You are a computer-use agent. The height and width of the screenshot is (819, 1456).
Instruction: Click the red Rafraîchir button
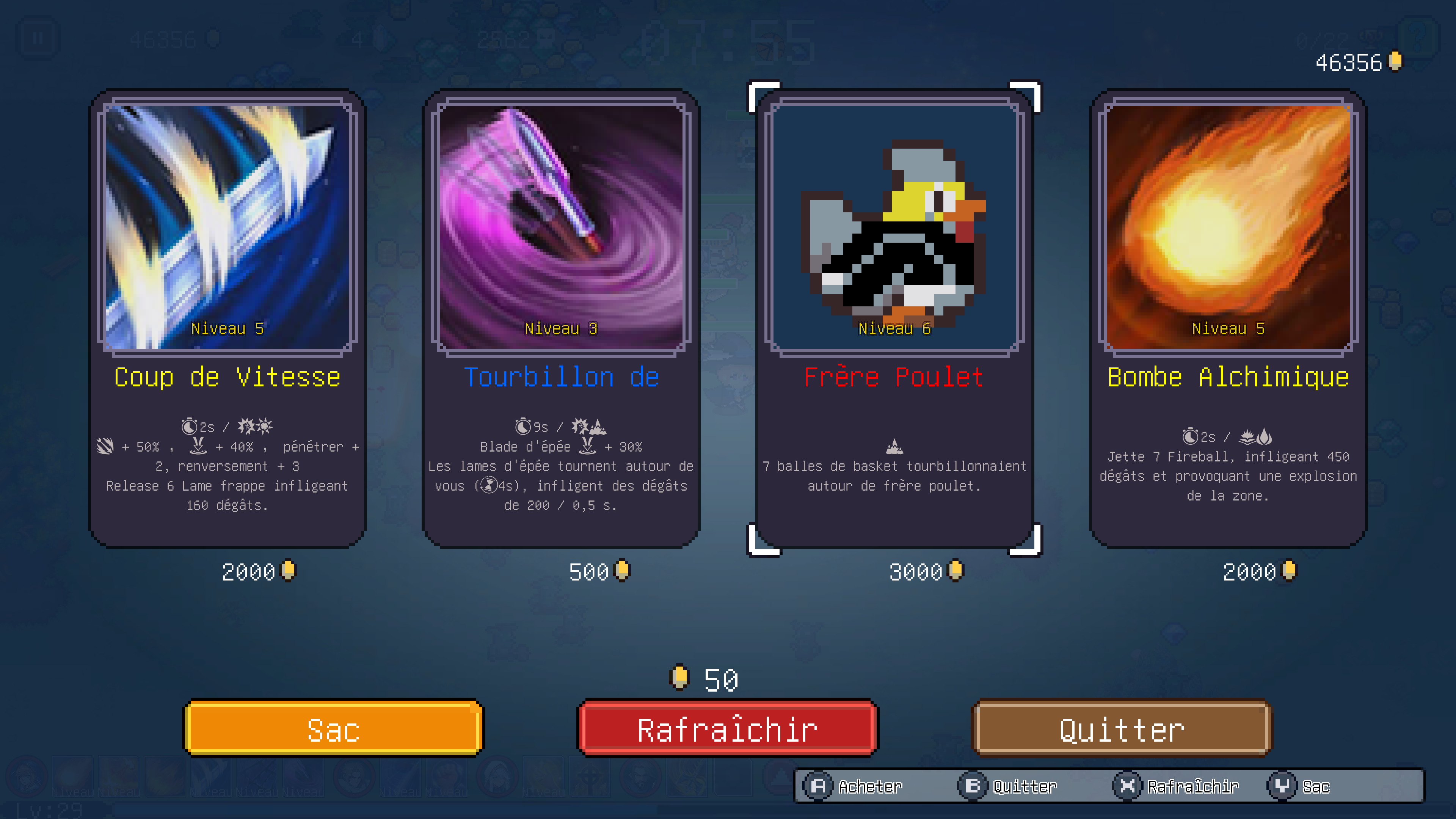click(728, 728)
